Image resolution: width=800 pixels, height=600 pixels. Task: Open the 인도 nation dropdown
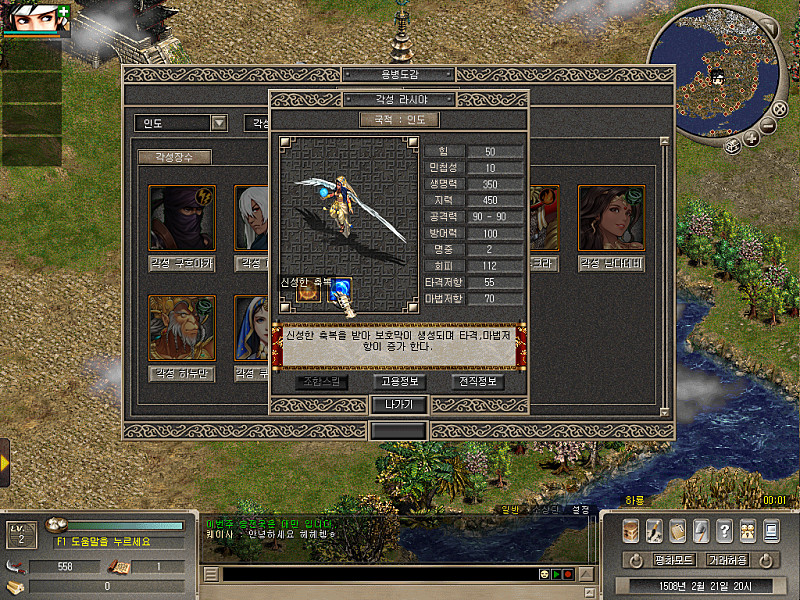point(182,123)
